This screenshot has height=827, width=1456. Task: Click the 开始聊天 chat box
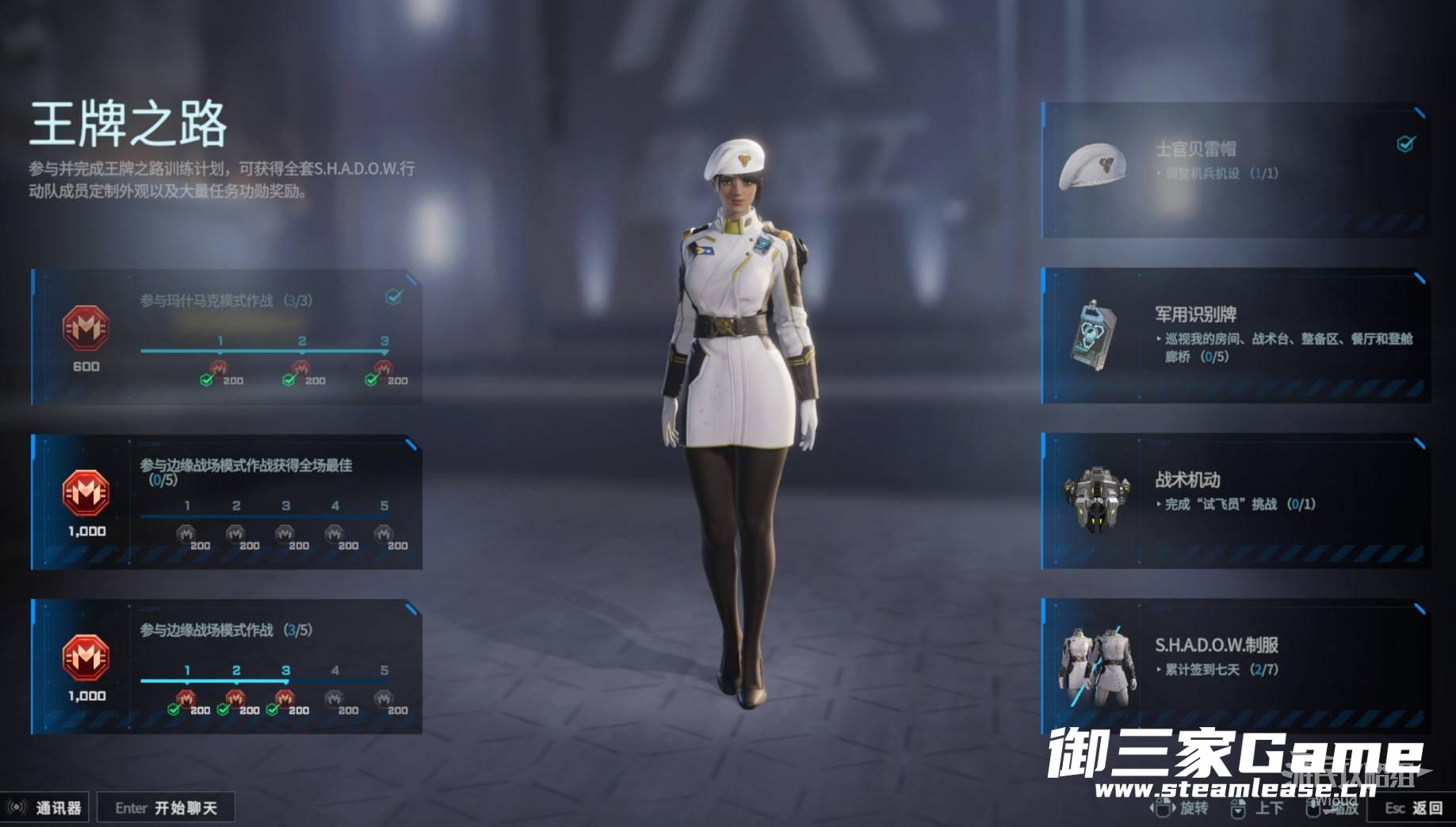pos(166,808)
